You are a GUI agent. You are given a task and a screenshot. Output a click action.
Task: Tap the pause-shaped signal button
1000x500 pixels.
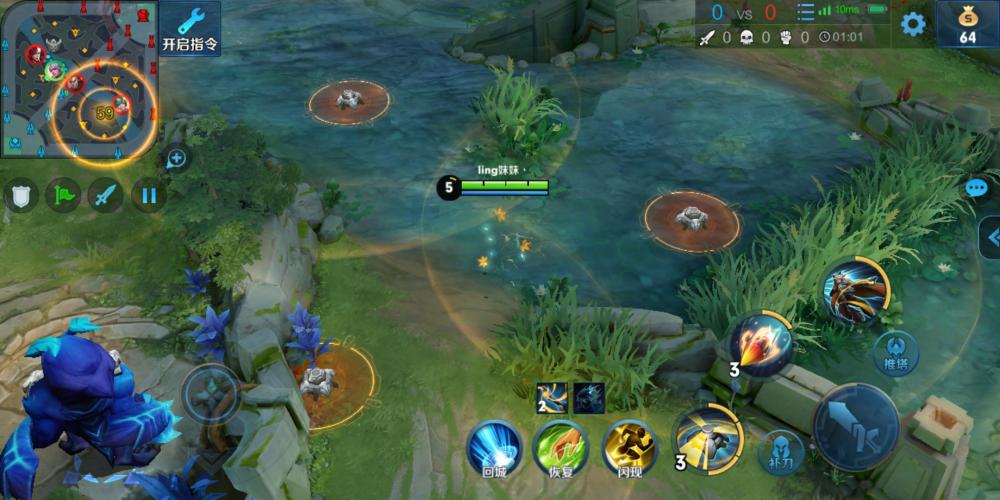[148, 194]
